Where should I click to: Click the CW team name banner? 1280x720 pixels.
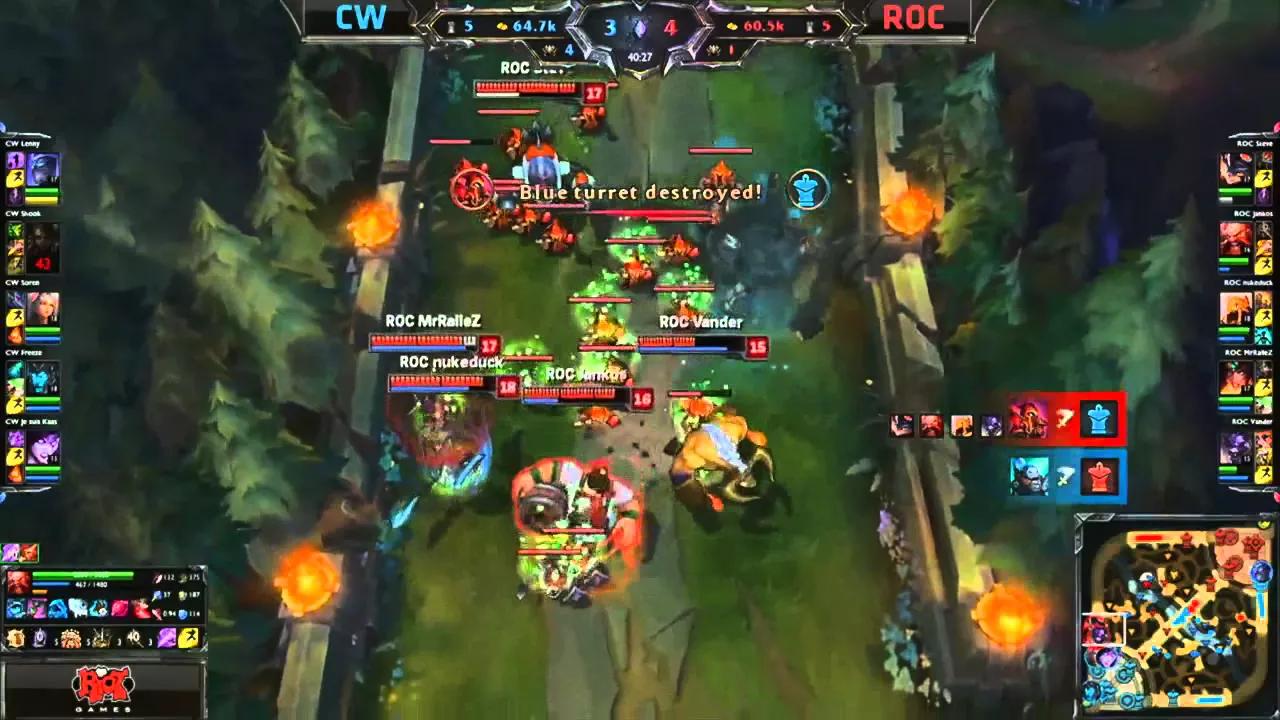[360, 17]
